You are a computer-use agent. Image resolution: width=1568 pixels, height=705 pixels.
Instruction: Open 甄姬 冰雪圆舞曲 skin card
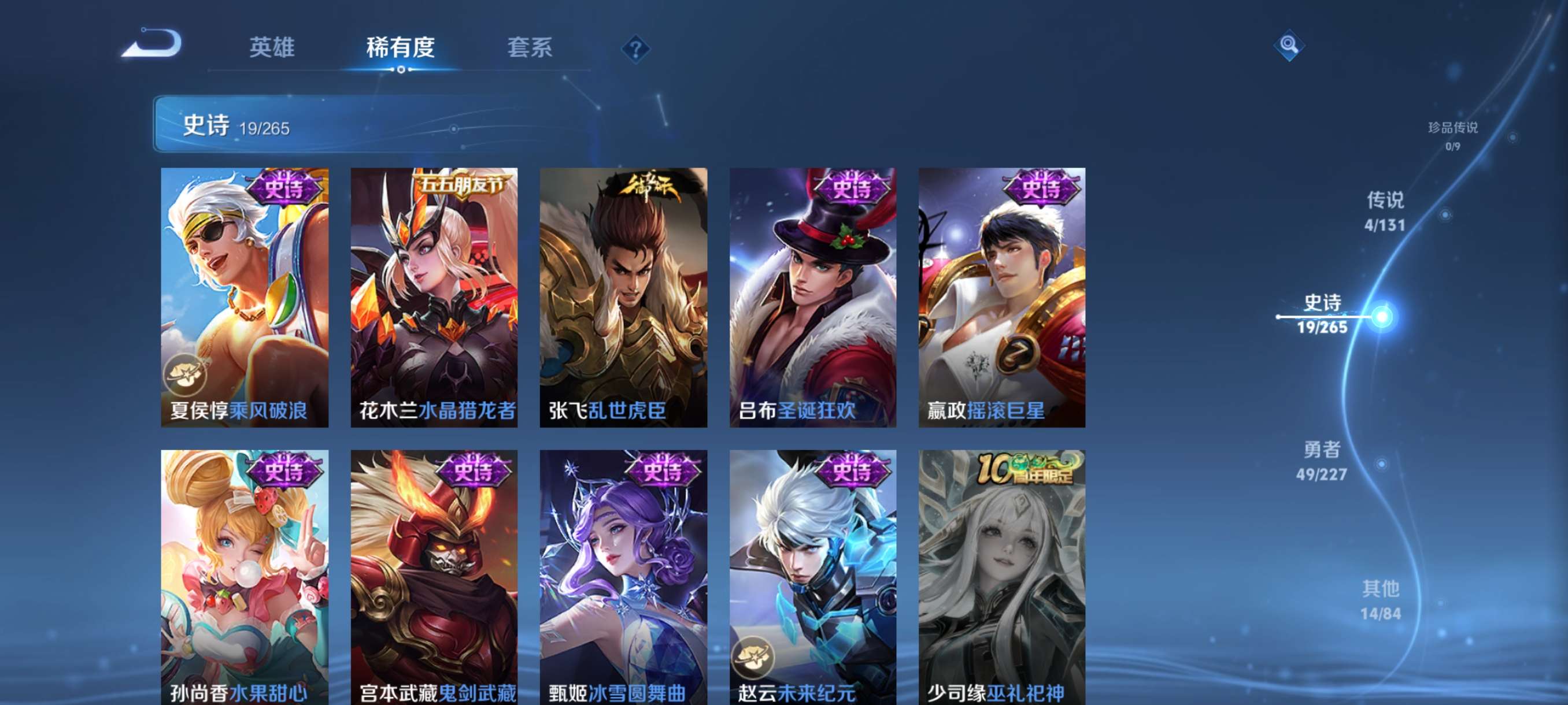[623, 577]
